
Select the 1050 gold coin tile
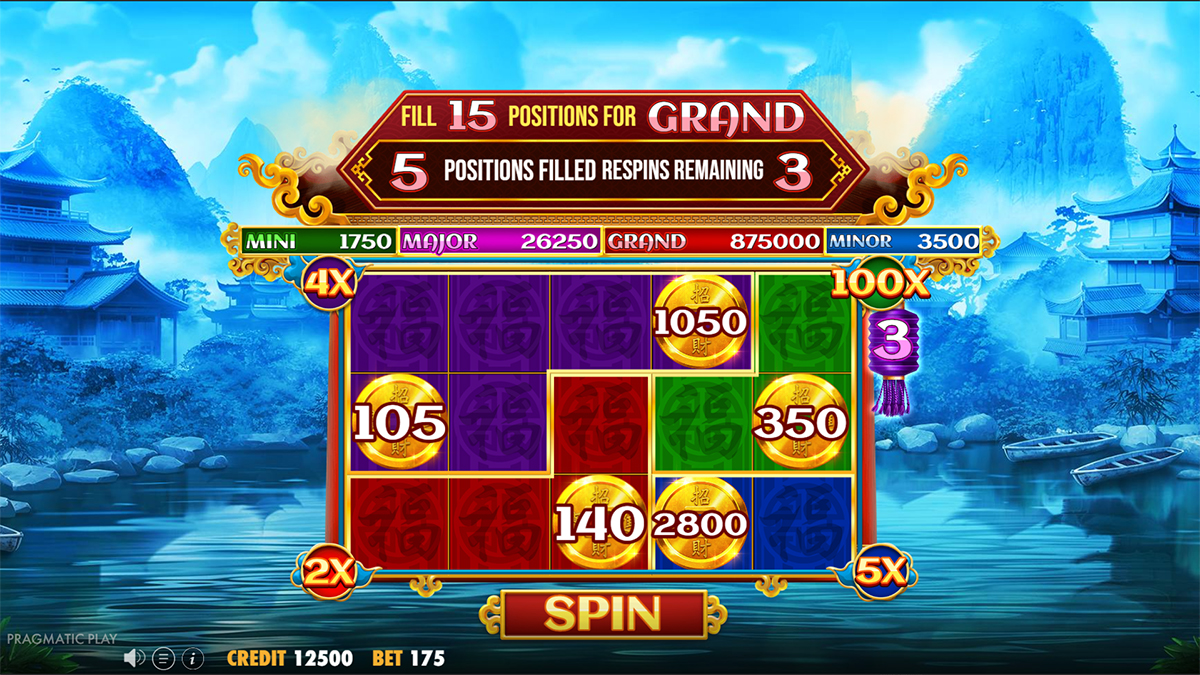700,321
